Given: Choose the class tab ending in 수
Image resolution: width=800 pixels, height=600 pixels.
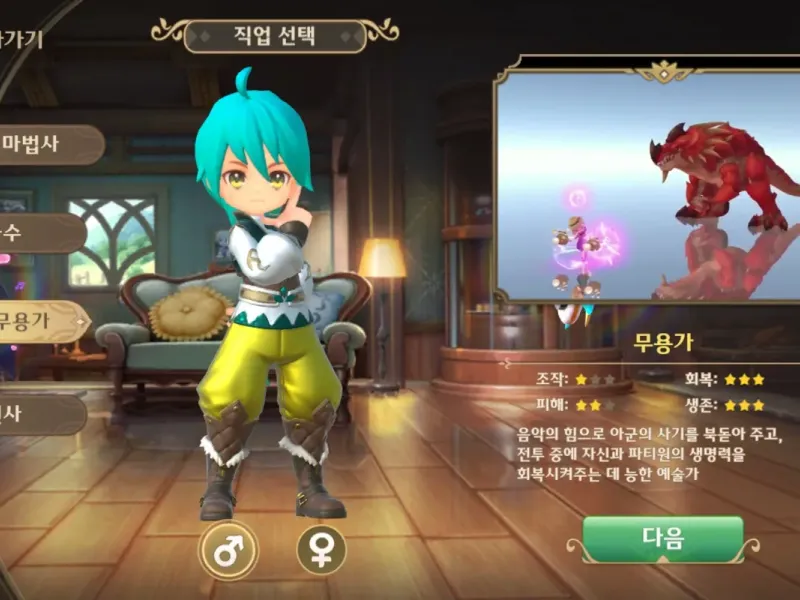Looking at the screenshot, I should pos(38,233).
